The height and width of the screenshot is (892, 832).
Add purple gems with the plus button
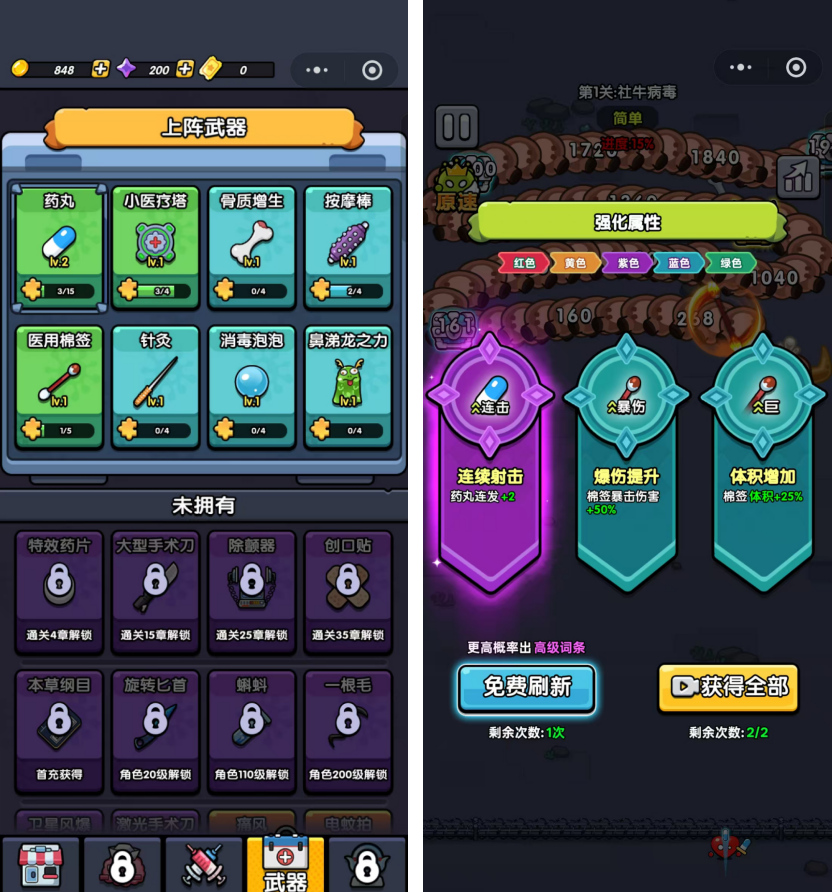coord(185,69)
